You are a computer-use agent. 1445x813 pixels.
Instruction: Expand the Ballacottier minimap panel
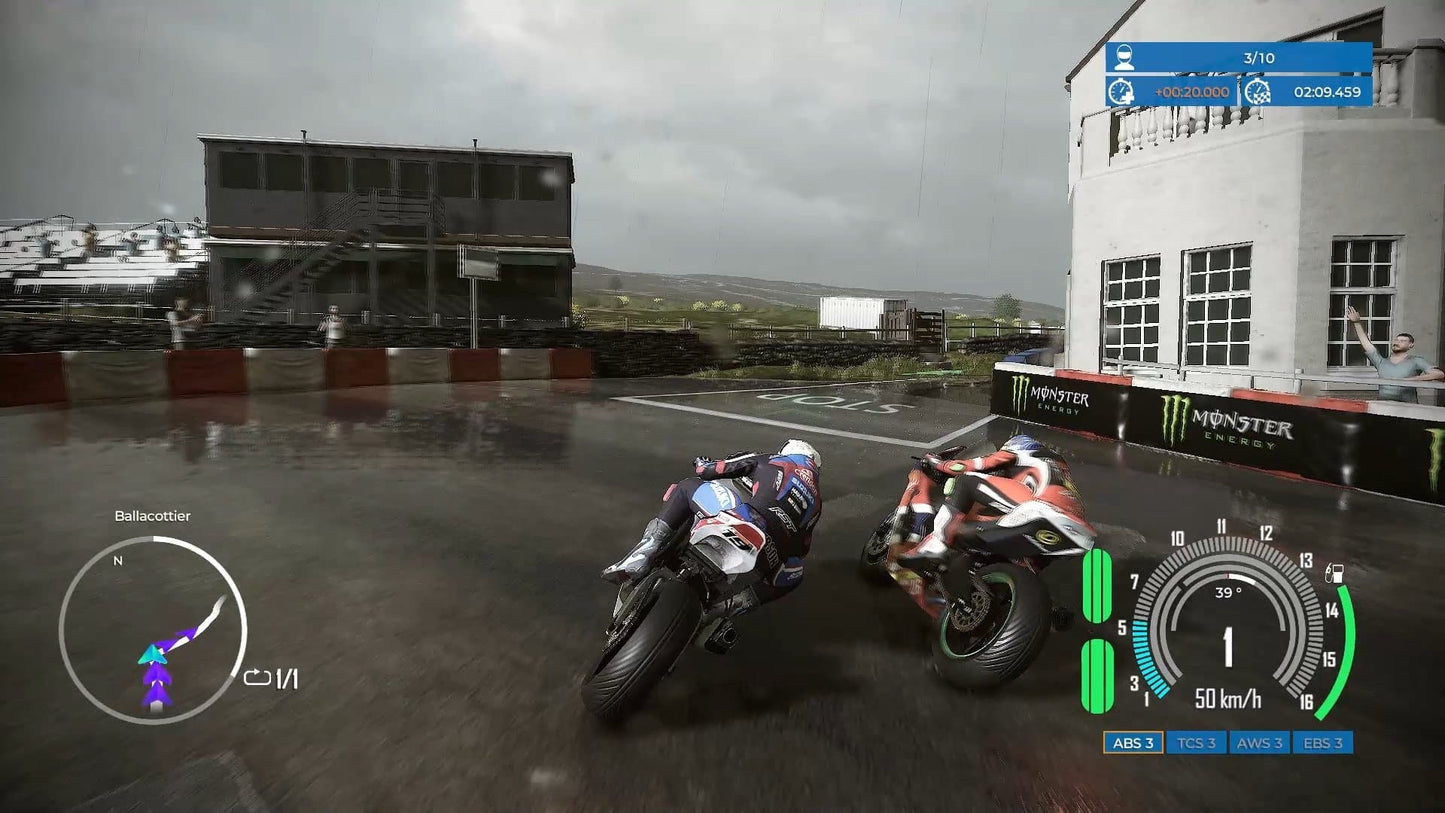click(155, 516)
